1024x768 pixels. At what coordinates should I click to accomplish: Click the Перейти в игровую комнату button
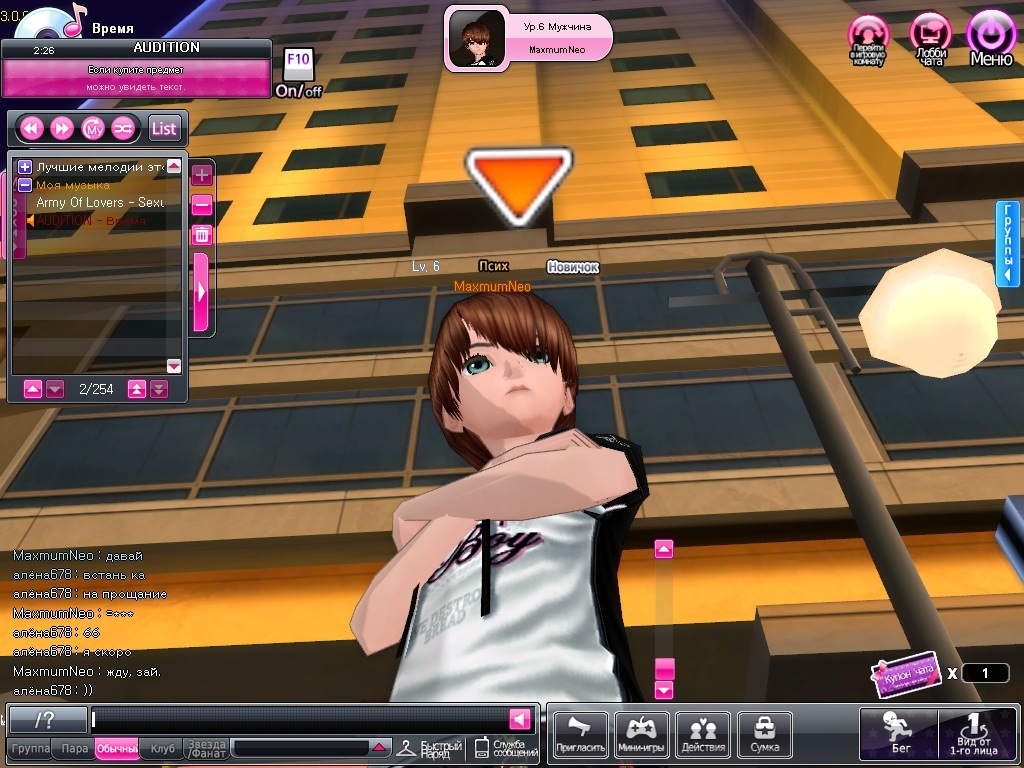(x=869, y=40)
